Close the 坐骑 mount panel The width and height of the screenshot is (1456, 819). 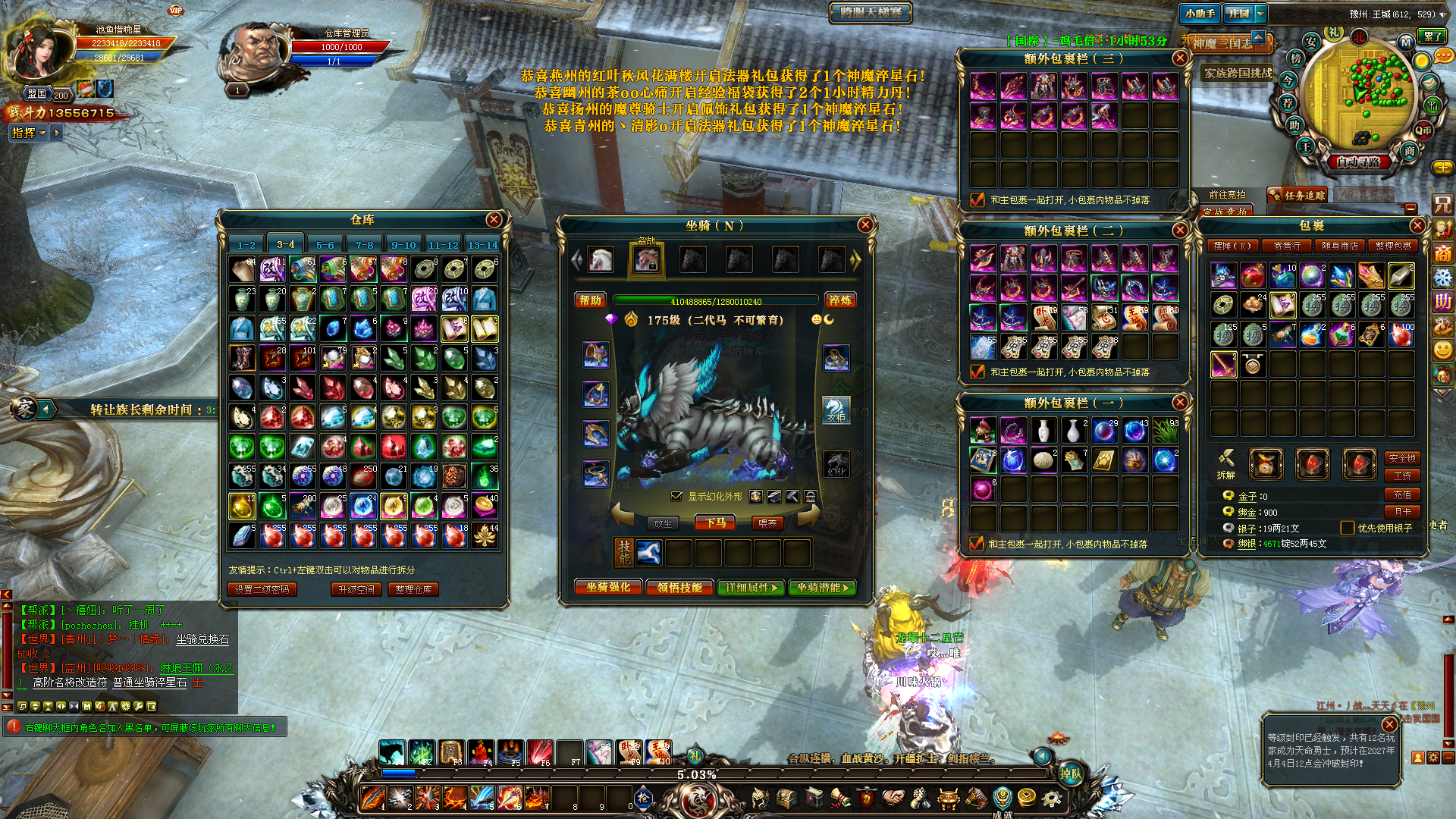pyautogui.click(x=865, y=225)
